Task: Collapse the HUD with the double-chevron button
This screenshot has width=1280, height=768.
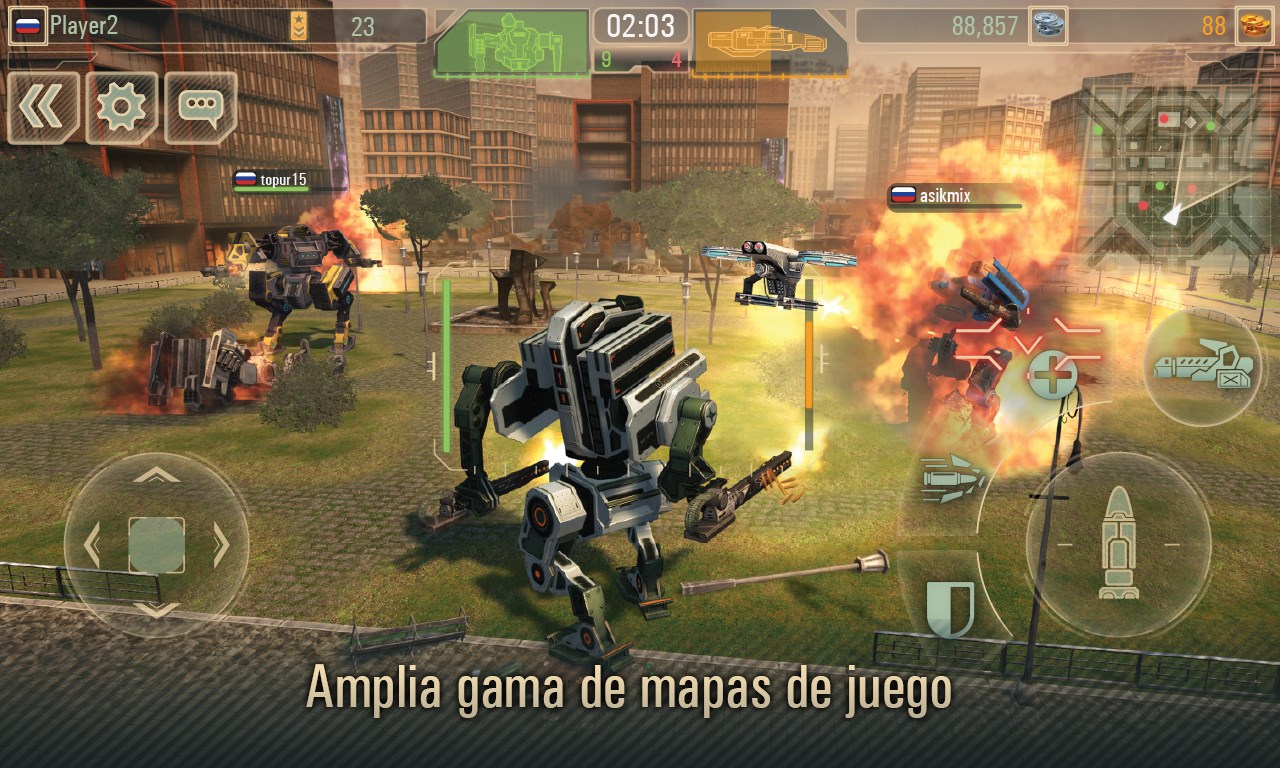Action: pyautogui.click(x=42, y=108)
